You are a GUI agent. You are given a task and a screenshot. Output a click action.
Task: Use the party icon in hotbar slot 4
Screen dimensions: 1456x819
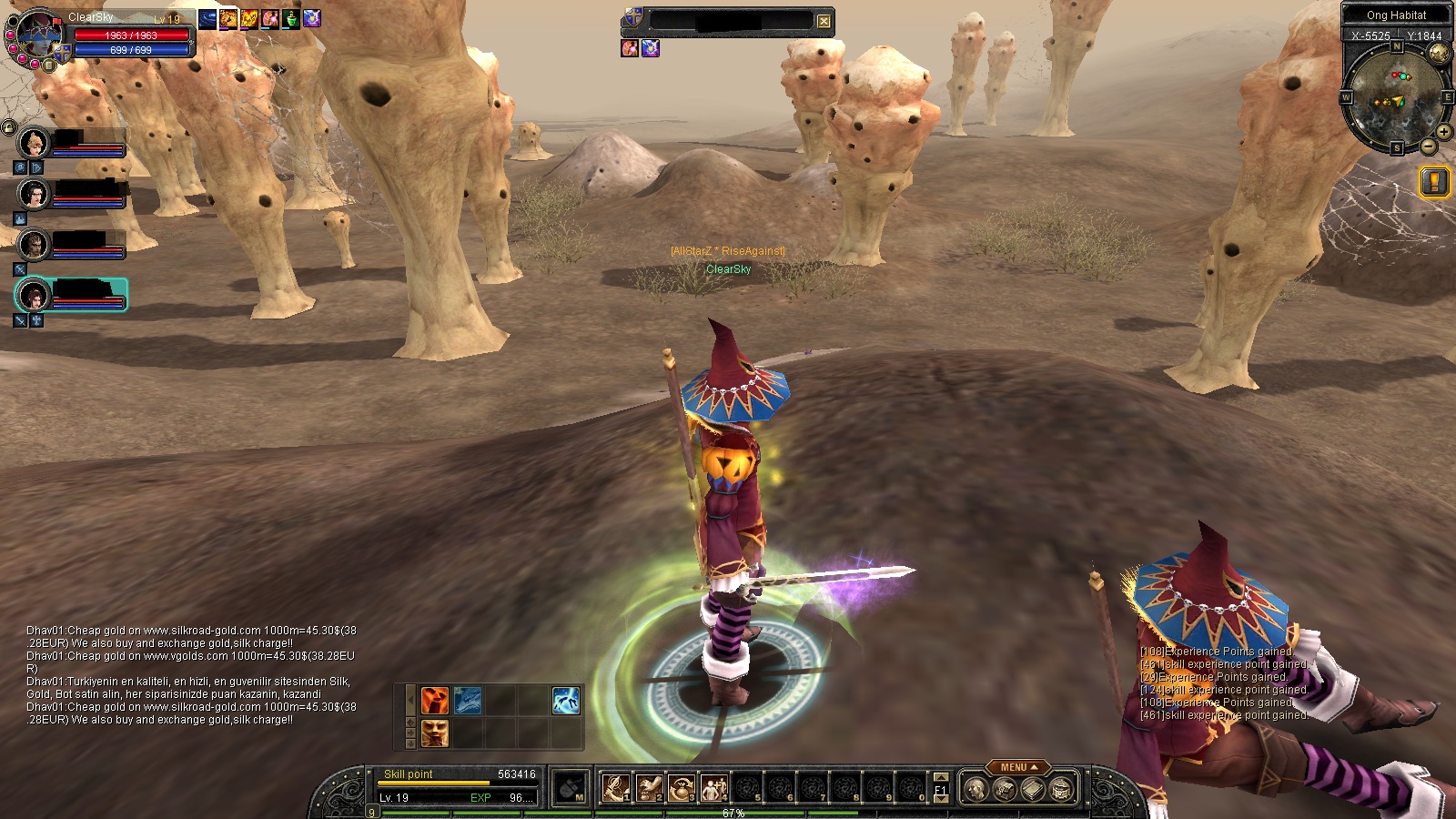713,788
